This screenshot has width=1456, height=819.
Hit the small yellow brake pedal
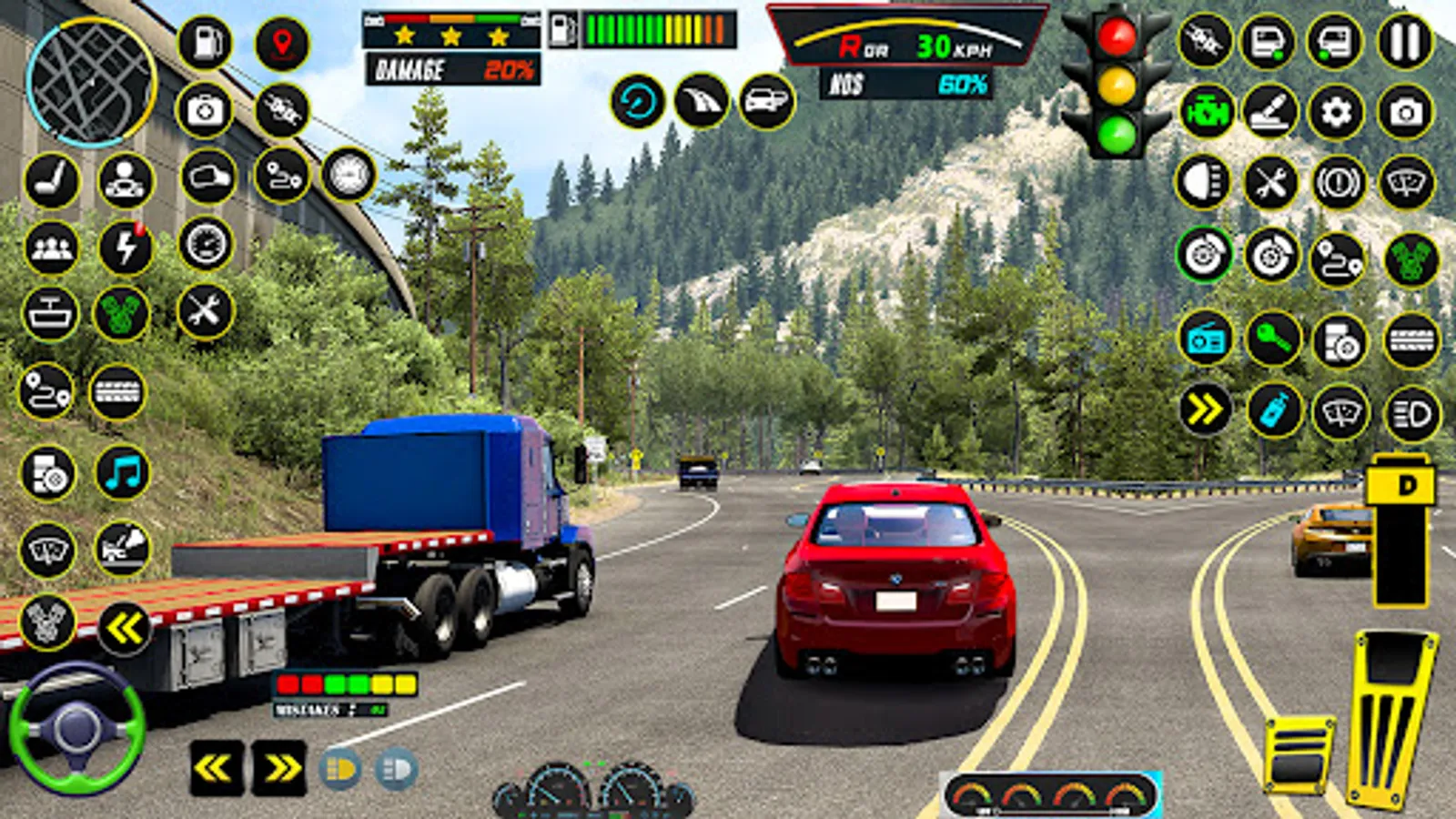click(x=1299, y=753)
